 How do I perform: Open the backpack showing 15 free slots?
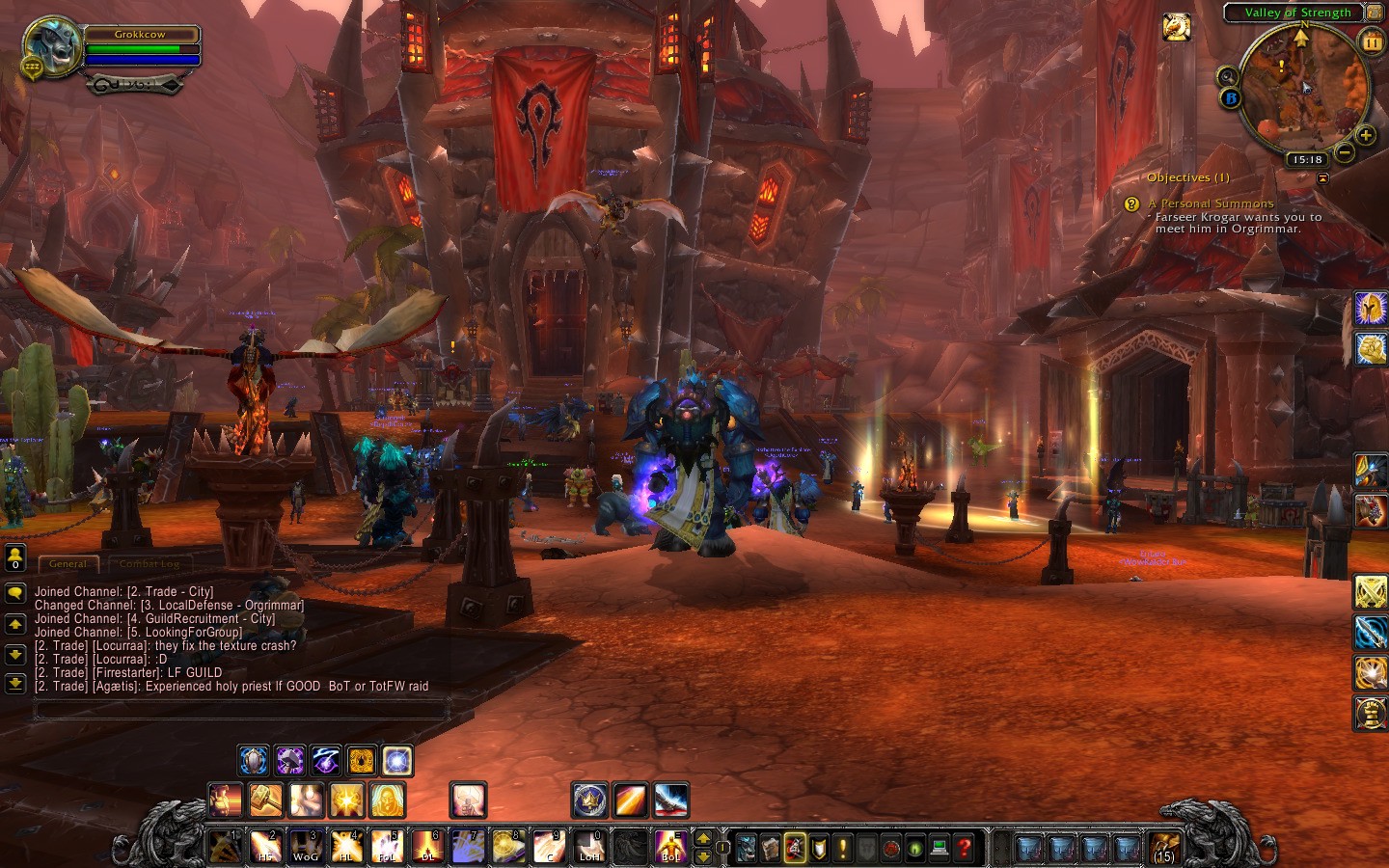click(1164, 848)
